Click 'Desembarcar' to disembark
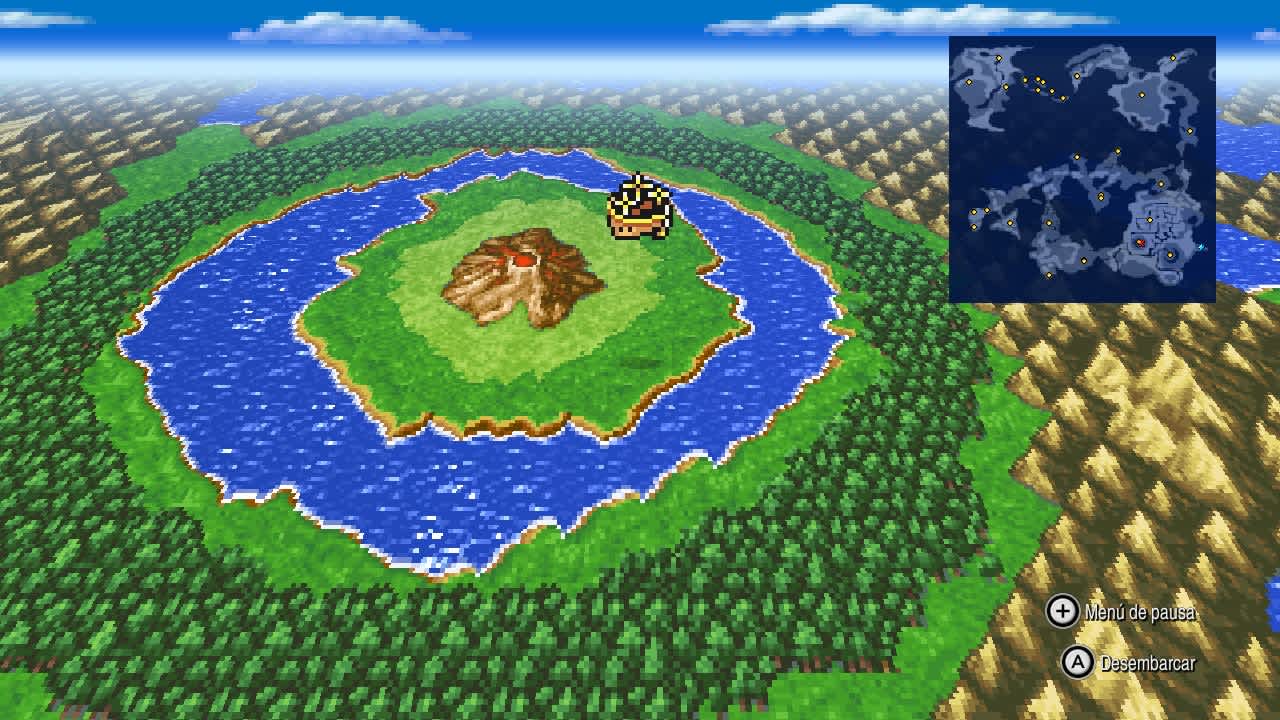Image resolution: width=1280 pixels, height=720 pixels. click(x=1148, y=661)
